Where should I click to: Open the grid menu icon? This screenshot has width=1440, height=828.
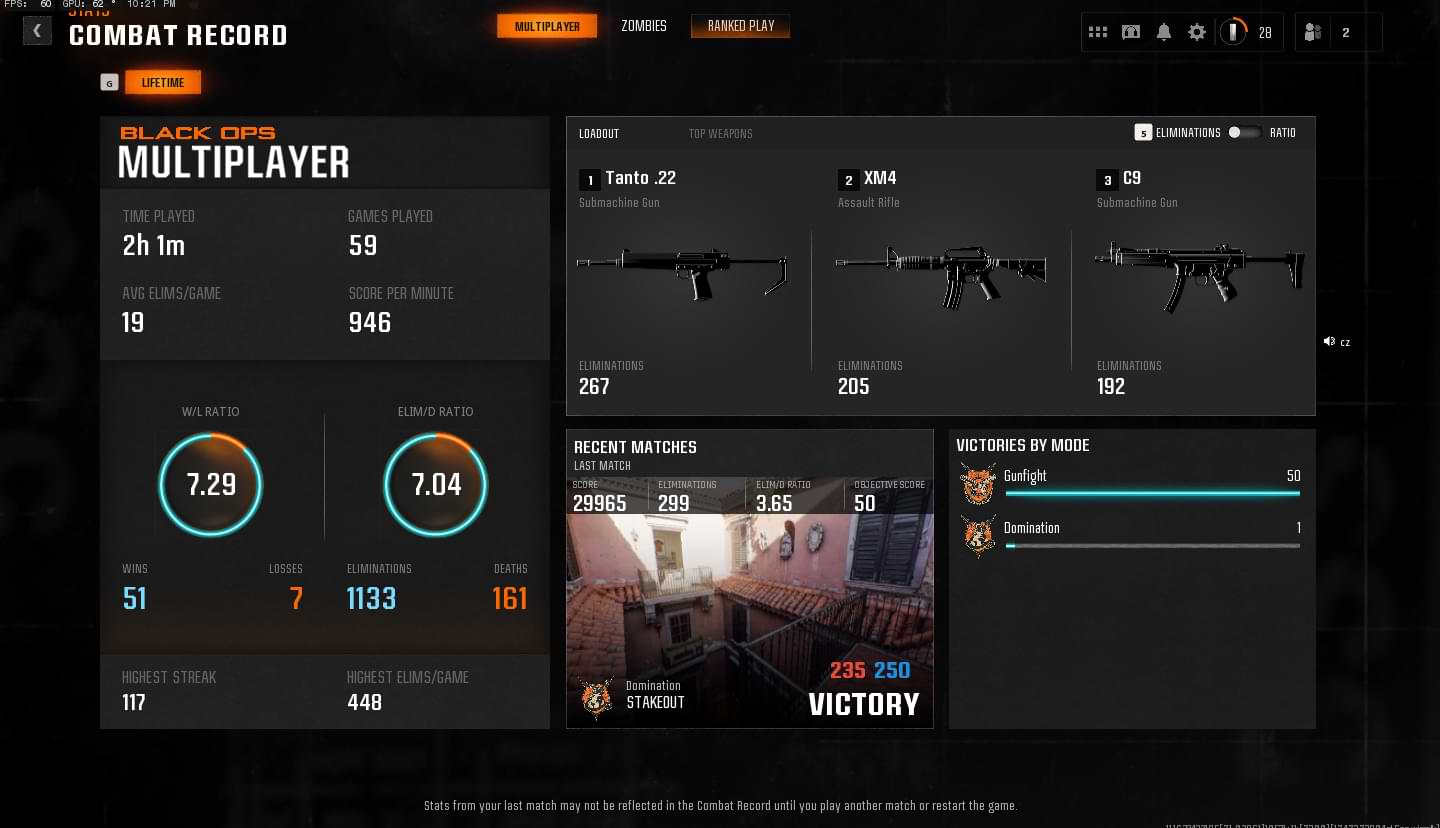click(x=1098, y=33)
